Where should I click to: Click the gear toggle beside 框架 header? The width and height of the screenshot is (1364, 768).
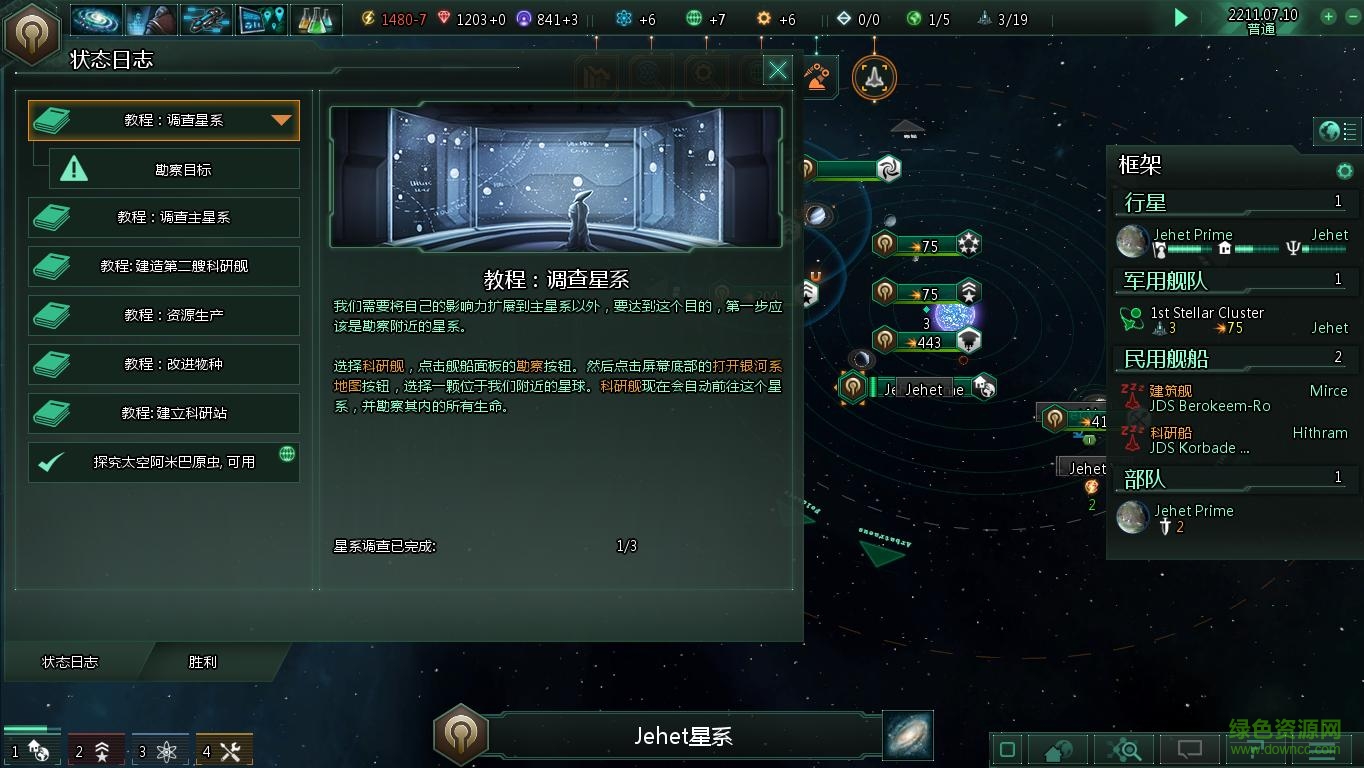(1345, 171)
